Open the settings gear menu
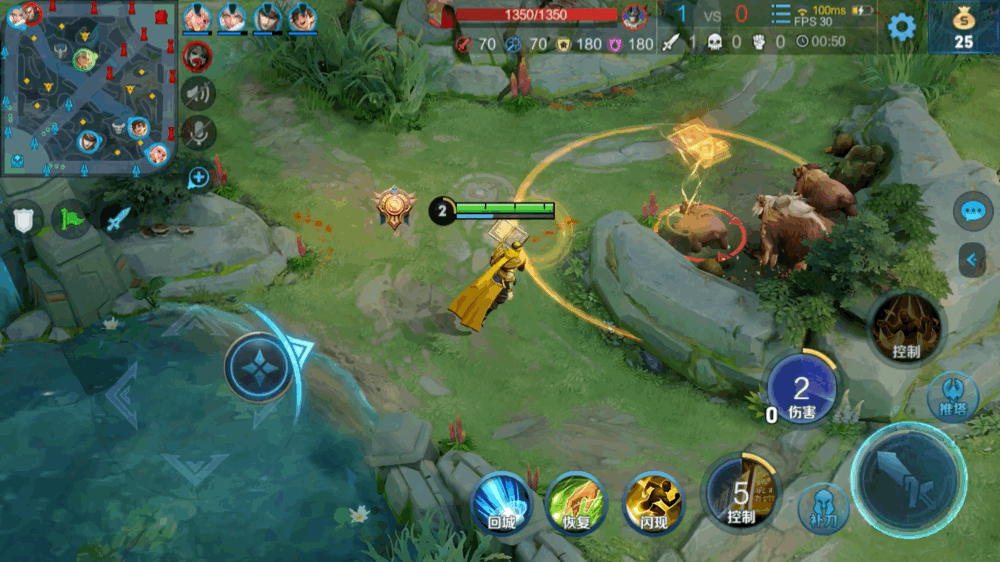 pyautogui.click(x=902, y=27)
